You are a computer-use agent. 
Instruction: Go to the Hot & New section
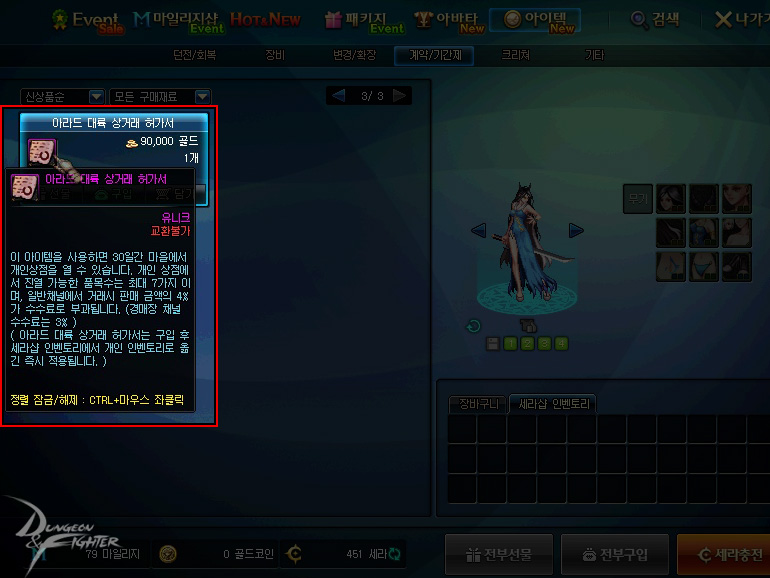click(x=264, y=19)
